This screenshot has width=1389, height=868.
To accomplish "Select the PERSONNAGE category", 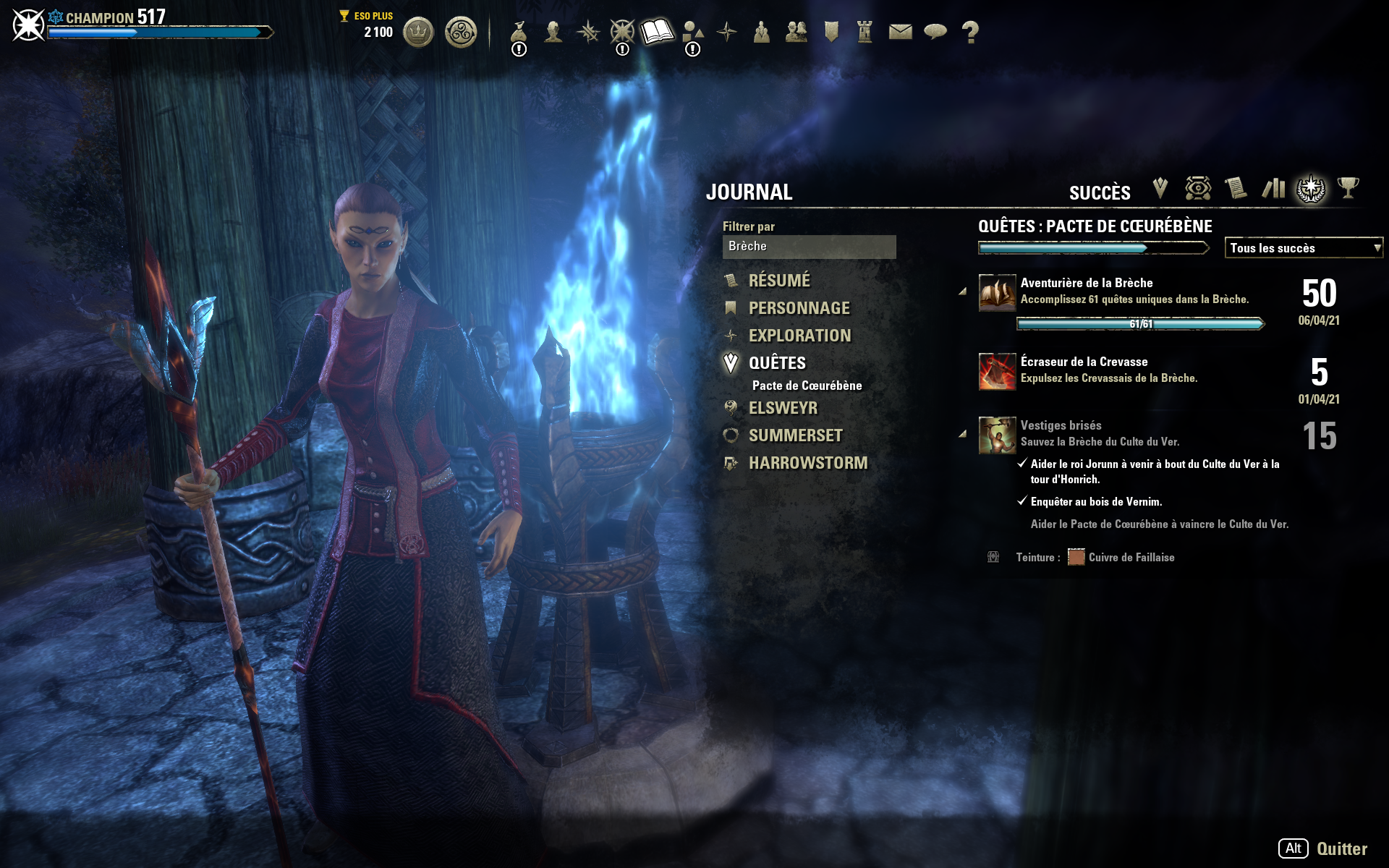I will click(x=799, y=308).
